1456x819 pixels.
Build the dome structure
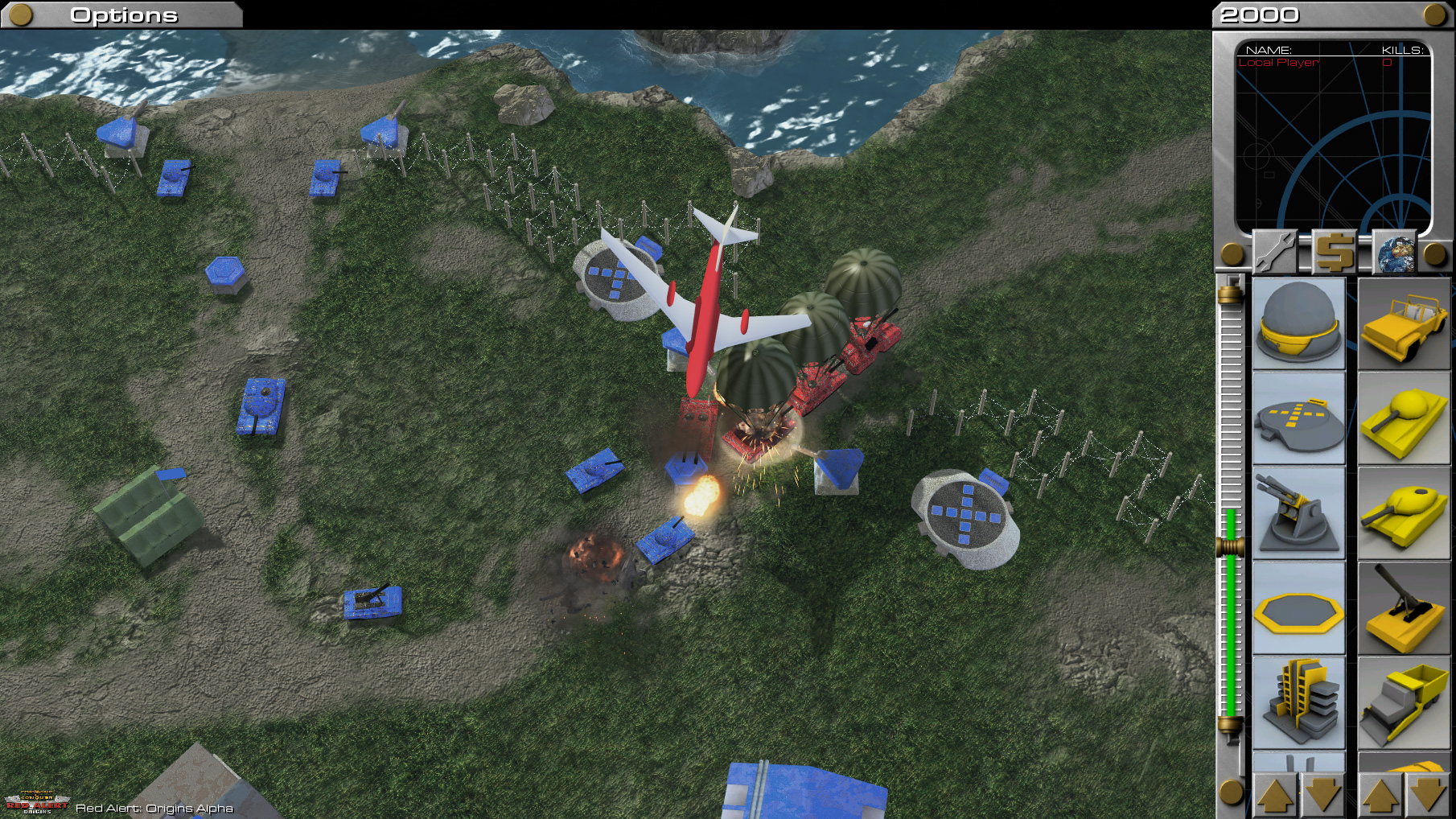click(1298, 323)
